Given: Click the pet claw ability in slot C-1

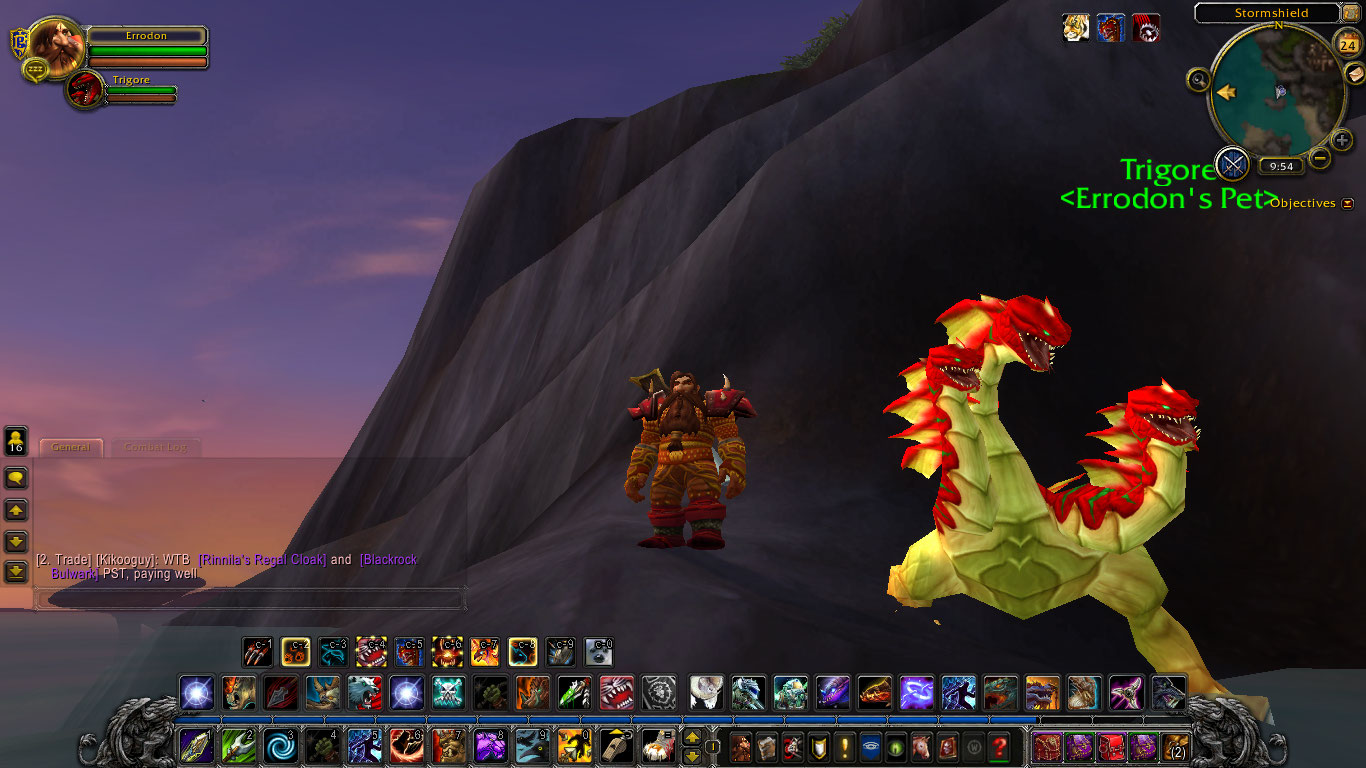Looking at the screenshot, I should coord(257,652).
